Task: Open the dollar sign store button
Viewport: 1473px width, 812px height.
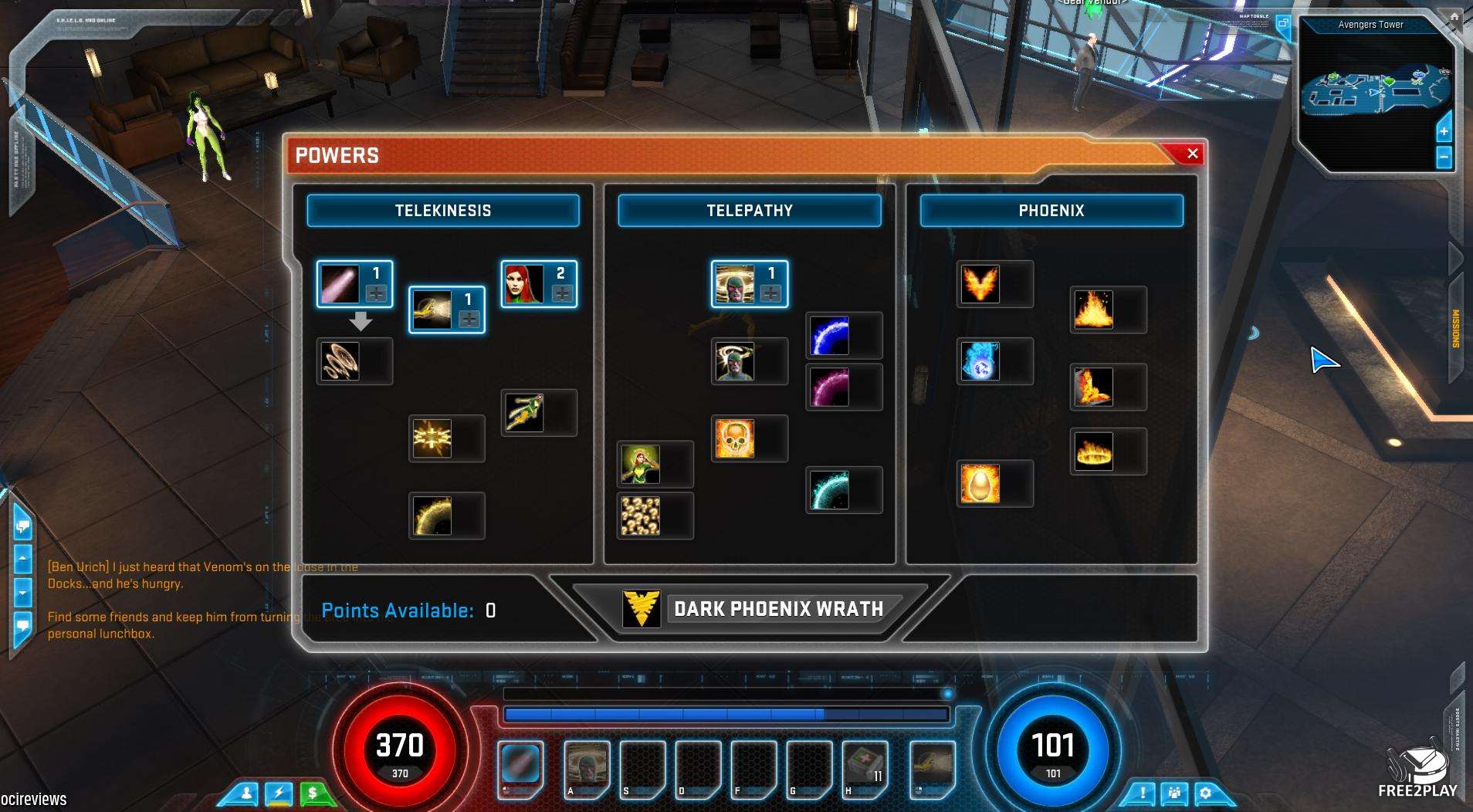Action: click(313, 793)
